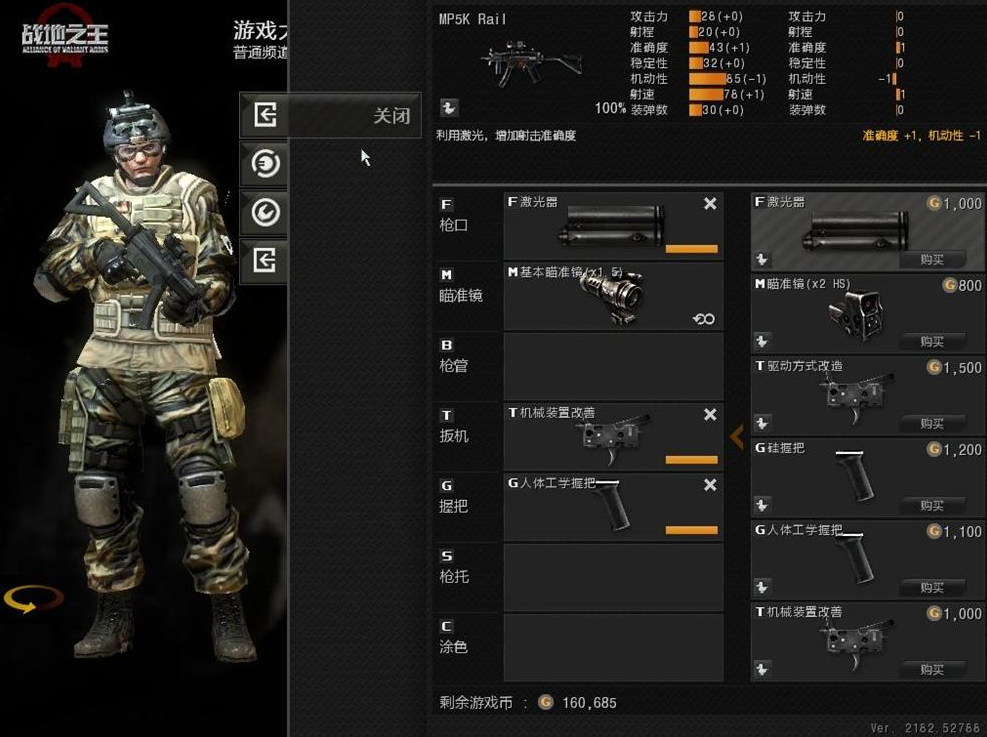Select the equipped 基本瞄准镜 scope slot

pos(612,296)
